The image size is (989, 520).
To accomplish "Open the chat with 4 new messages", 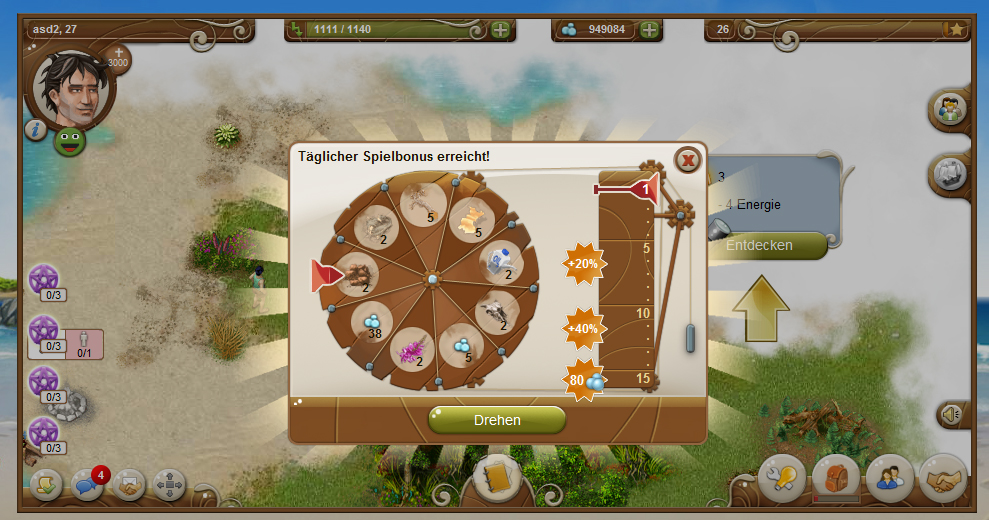I will (x=88, y=484).
